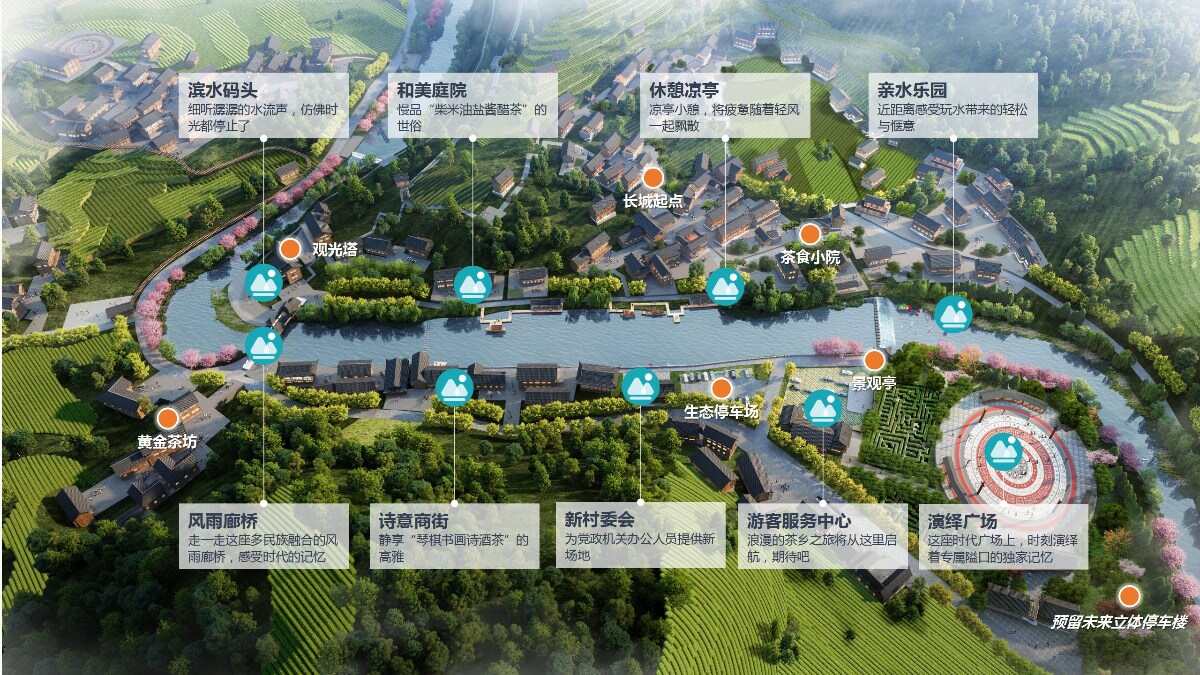The image size is (1200, 675).
Task: Select the 诗意商街 description card
Action: click(454, 536)
